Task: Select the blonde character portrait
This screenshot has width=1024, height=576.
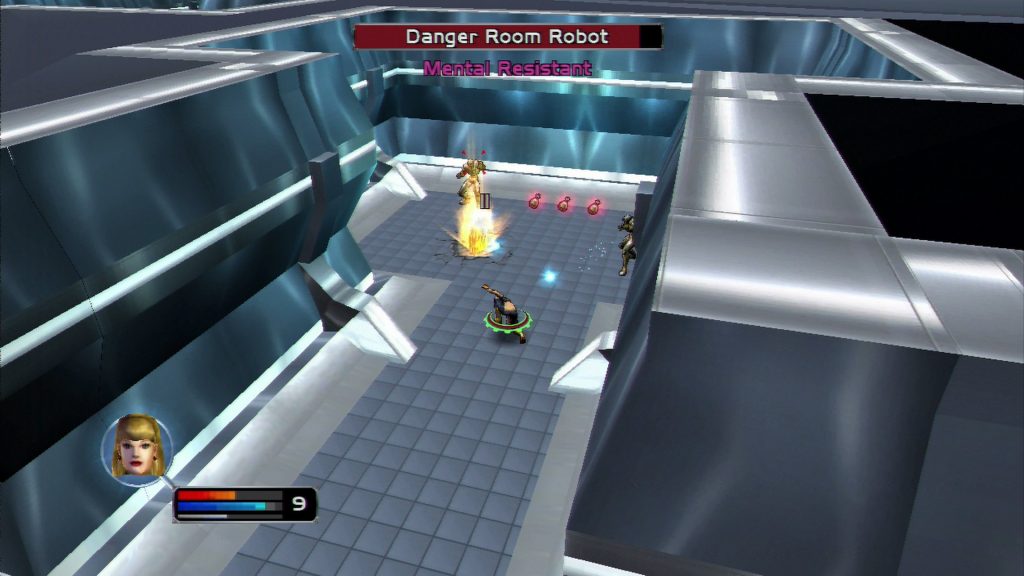Action: tap(136, 449)
